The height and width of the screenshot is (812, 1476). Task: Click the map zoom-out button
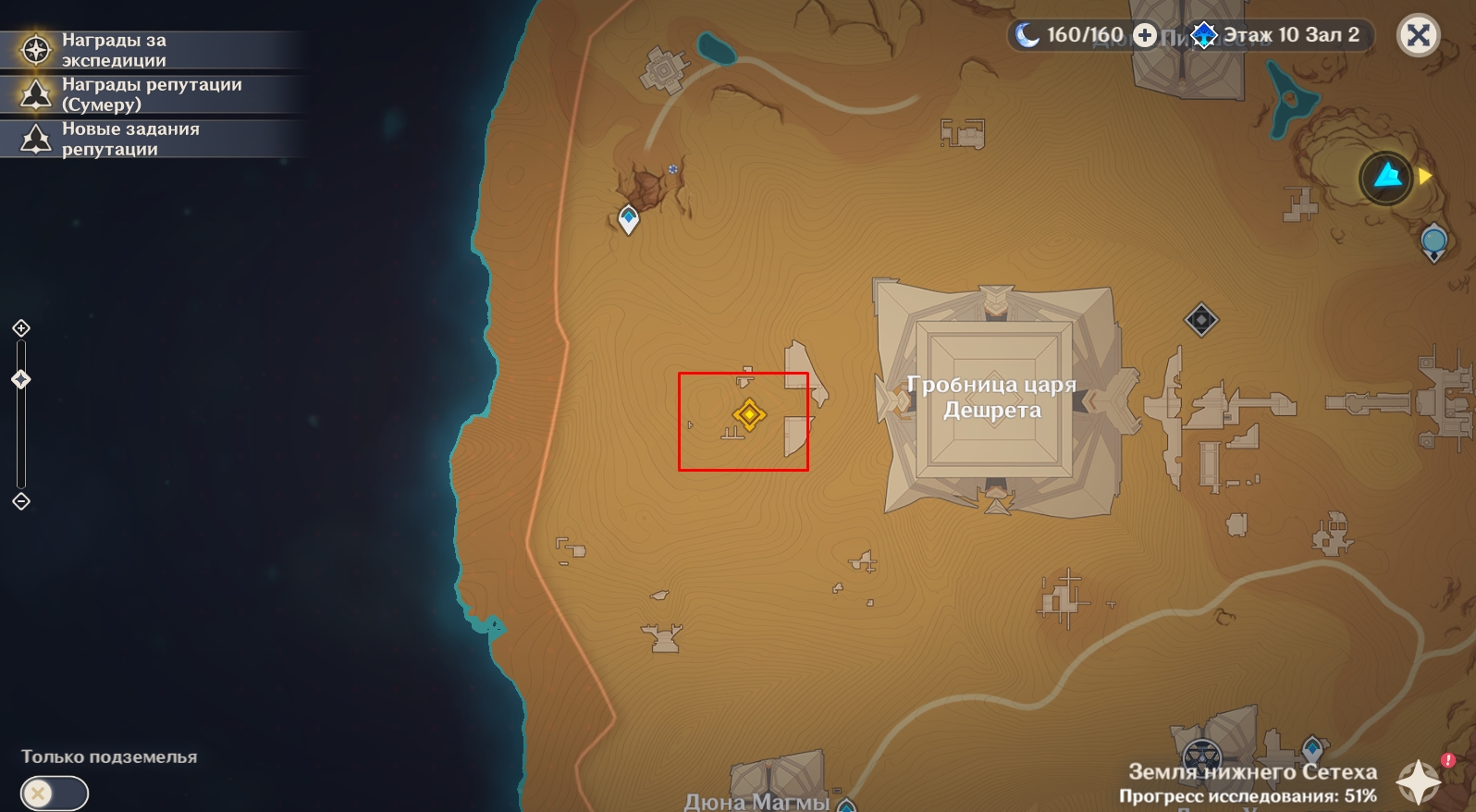[x=21, y=501]
